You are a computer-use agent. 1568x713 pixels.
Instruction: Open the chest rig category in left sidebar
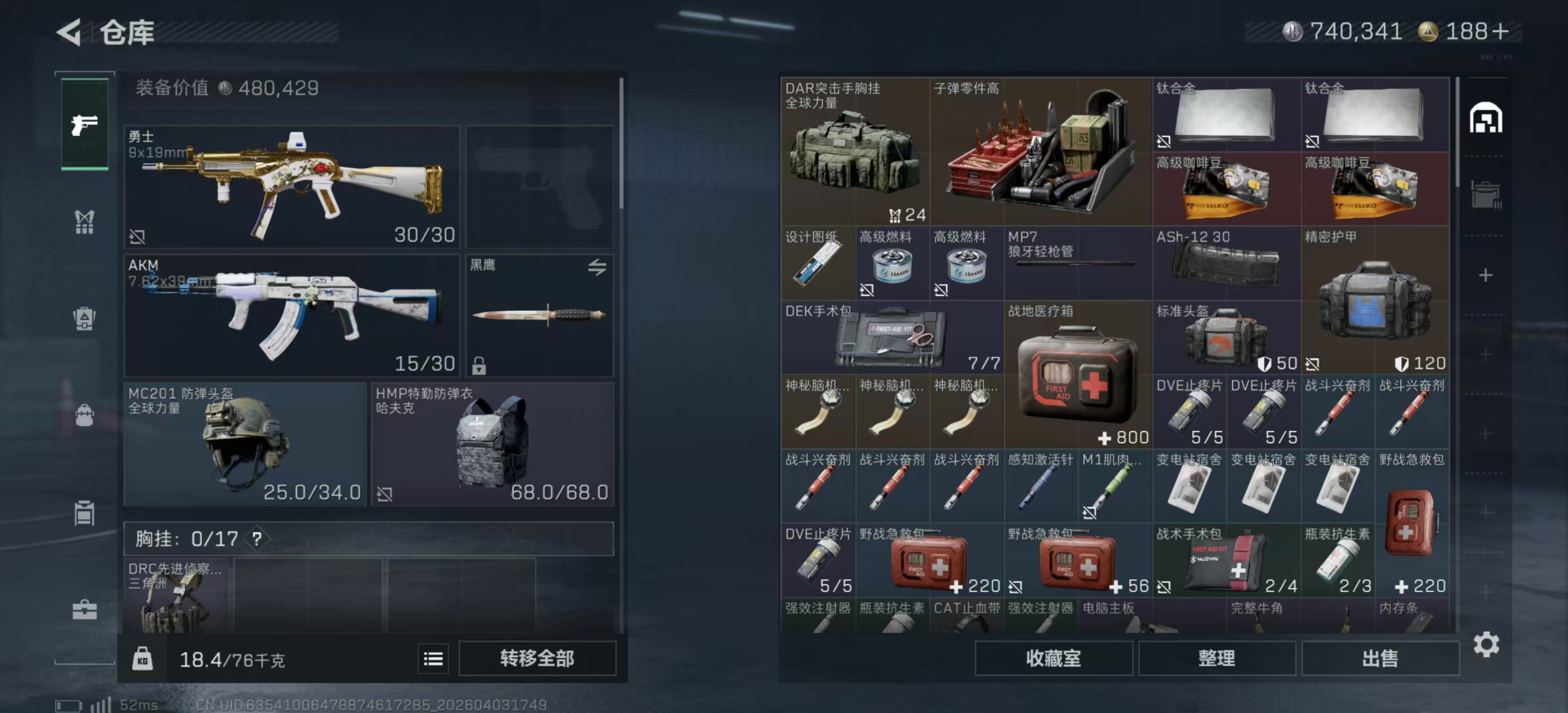pos(85,222)
